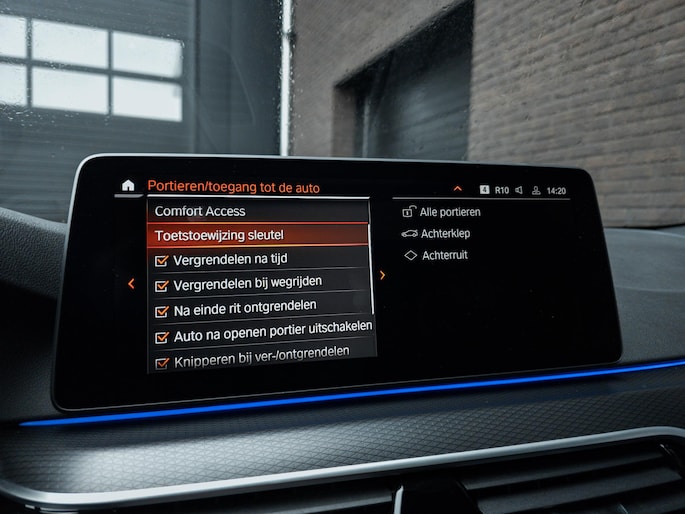Go to the home screen icon

[x=127, y=185]
